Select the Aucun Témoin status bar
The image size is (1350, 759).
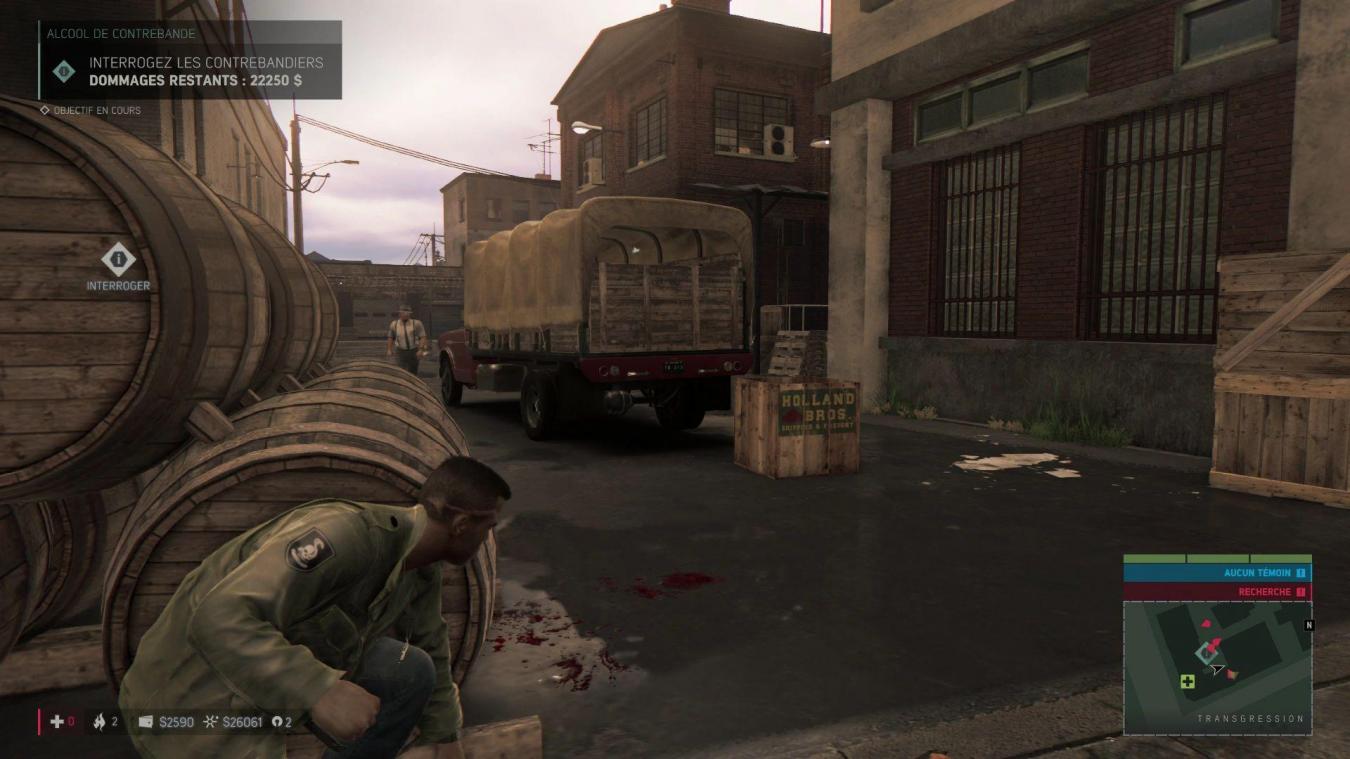[1217, 573]
